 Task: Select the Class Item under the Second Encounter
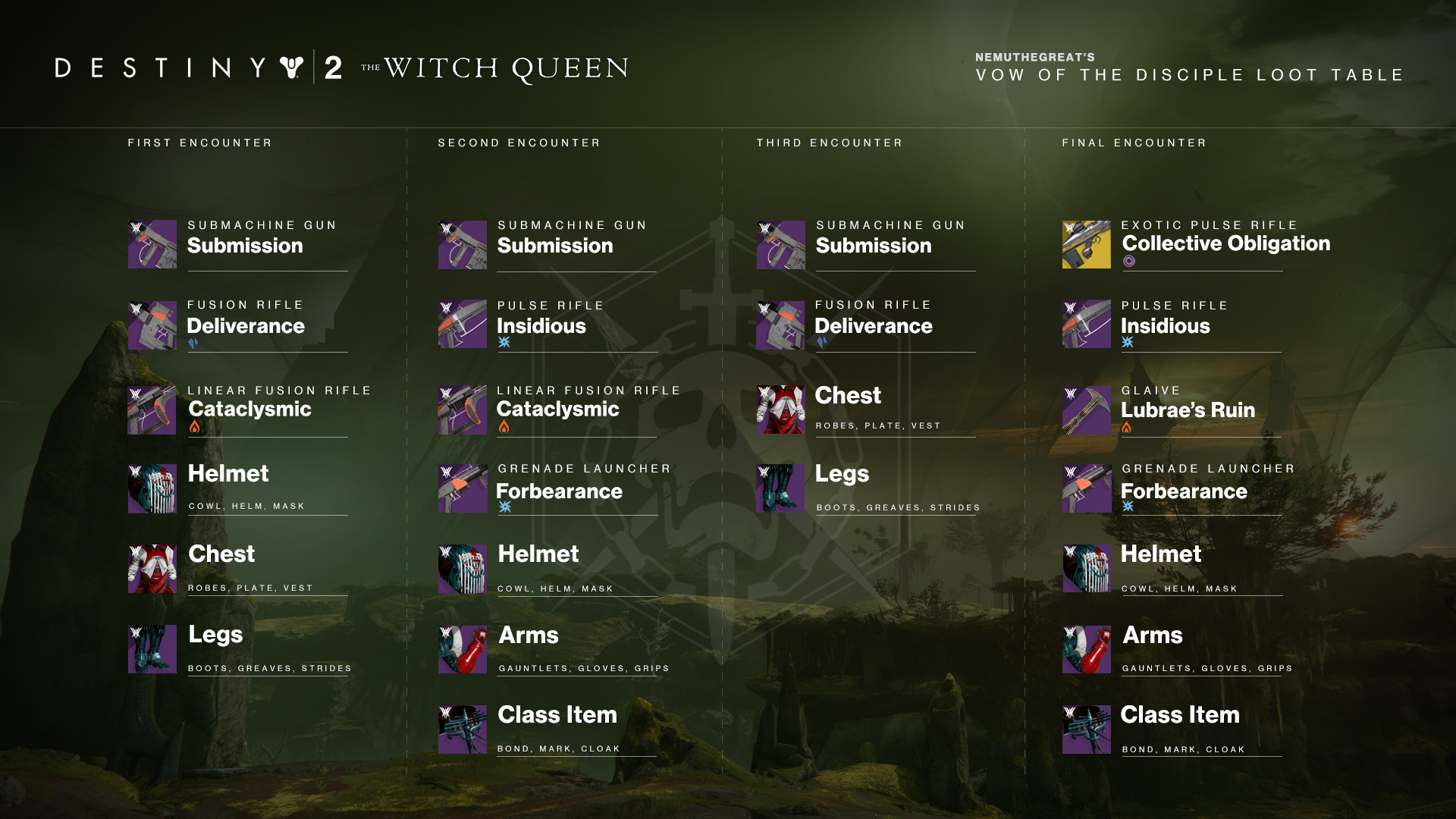[x=557, y=715]
